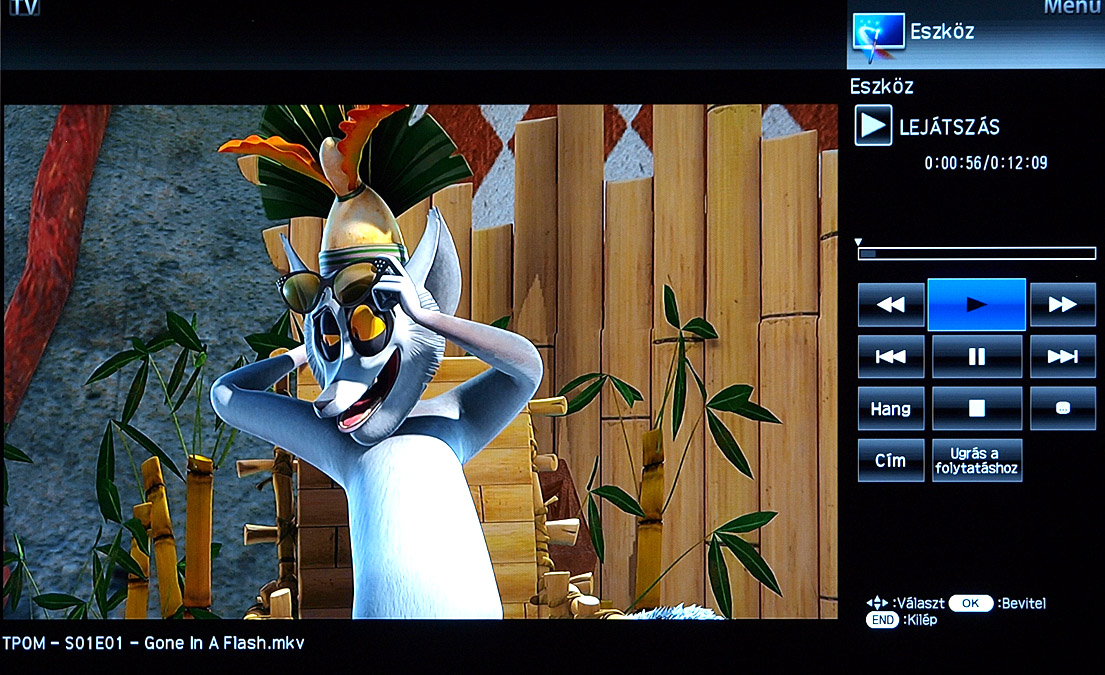
Task: Select Ugrás a folytatáshoz
Action: pyautogui.click(x=976, y=460)
